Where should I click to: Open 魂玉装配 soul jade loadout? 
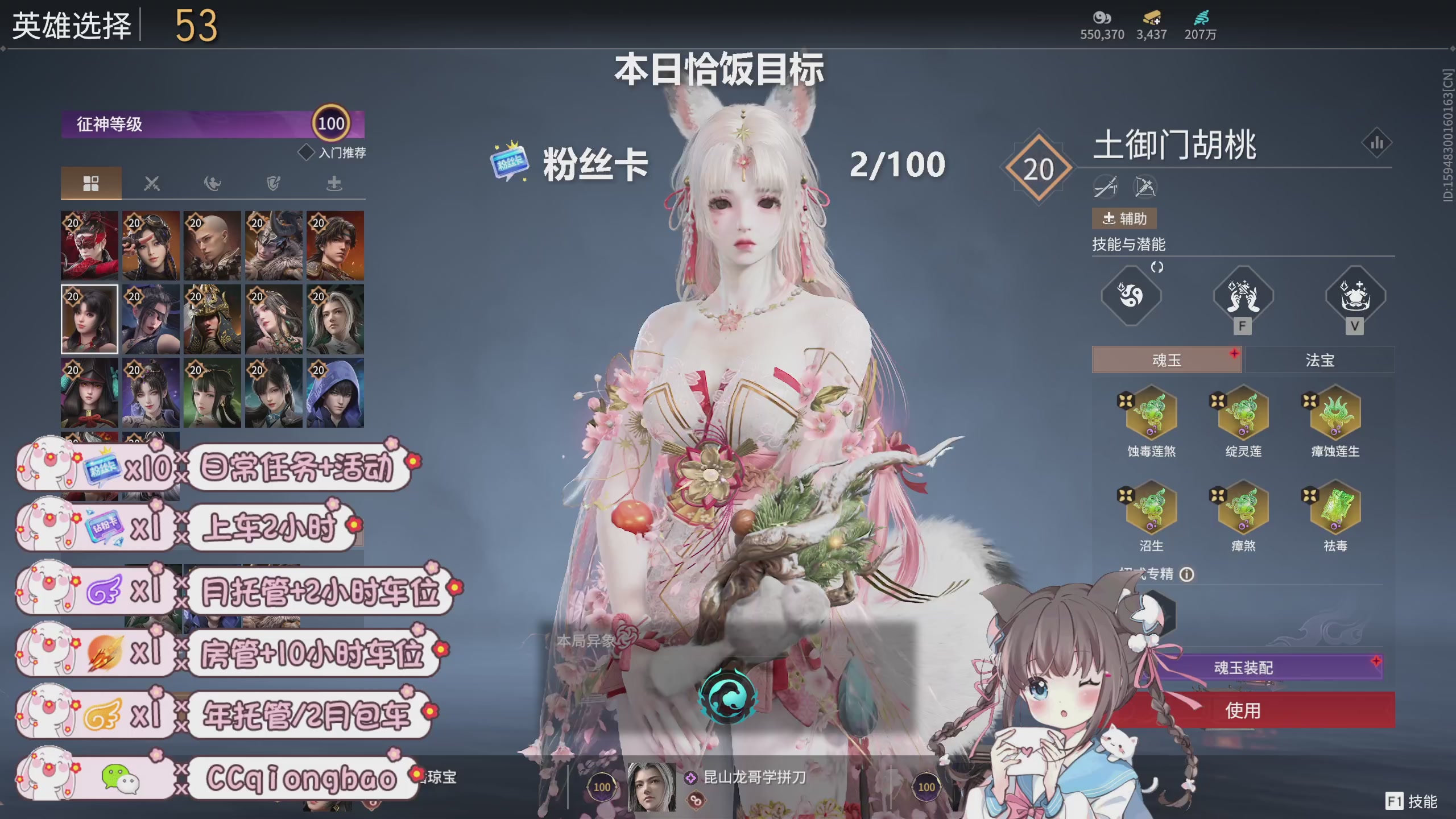pos(1243,667)
